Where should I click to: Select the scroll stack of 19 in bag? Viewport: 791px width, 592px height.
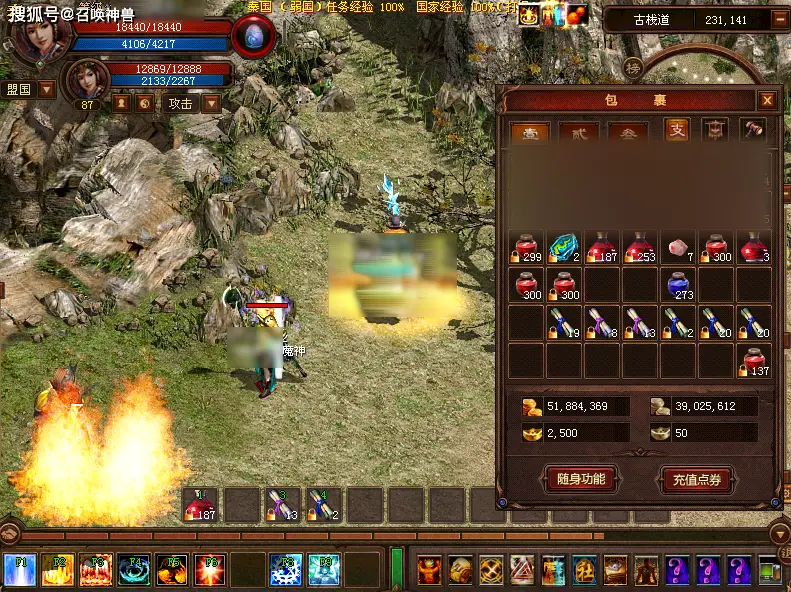pyautogui.click(x=565, y=324)
